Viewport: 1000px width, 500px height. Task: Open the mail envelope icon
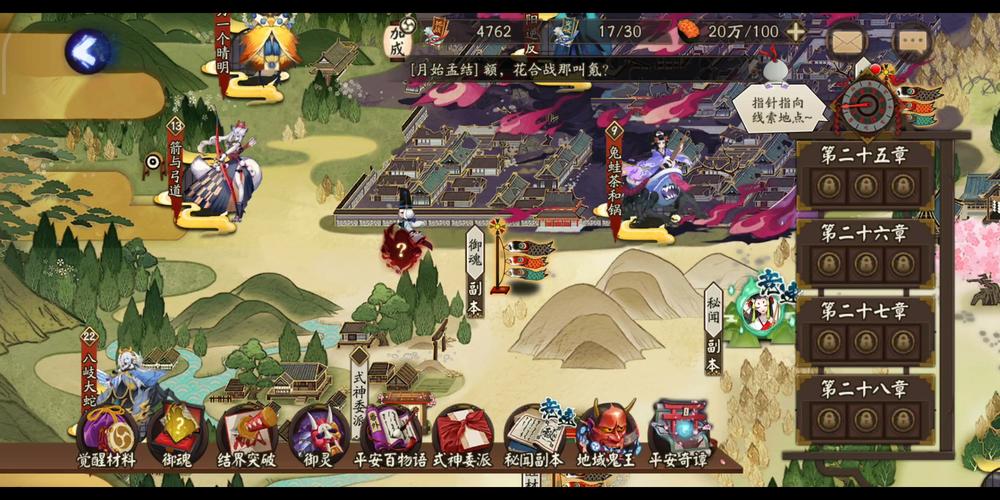[x=847, y=41]
